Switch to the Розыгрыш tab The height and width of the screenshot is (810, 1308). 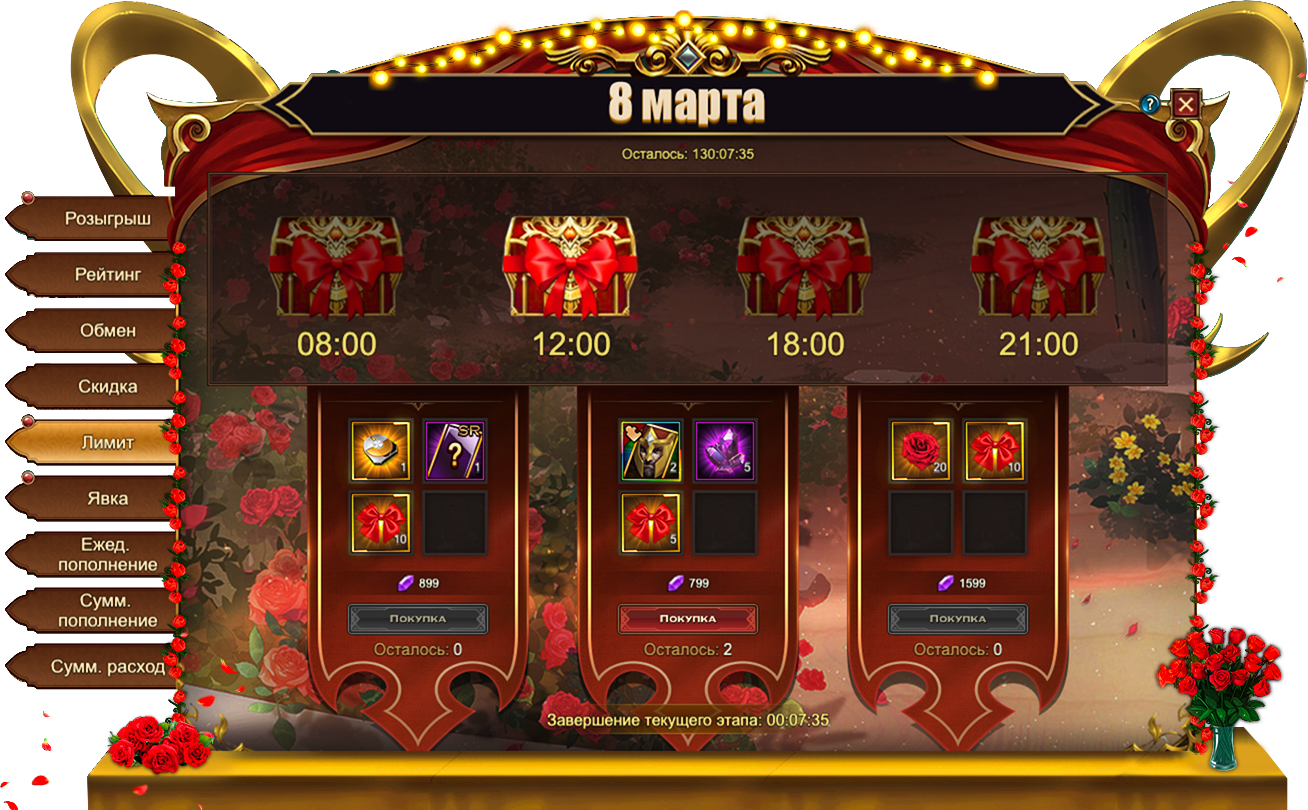tap(107, 218)
